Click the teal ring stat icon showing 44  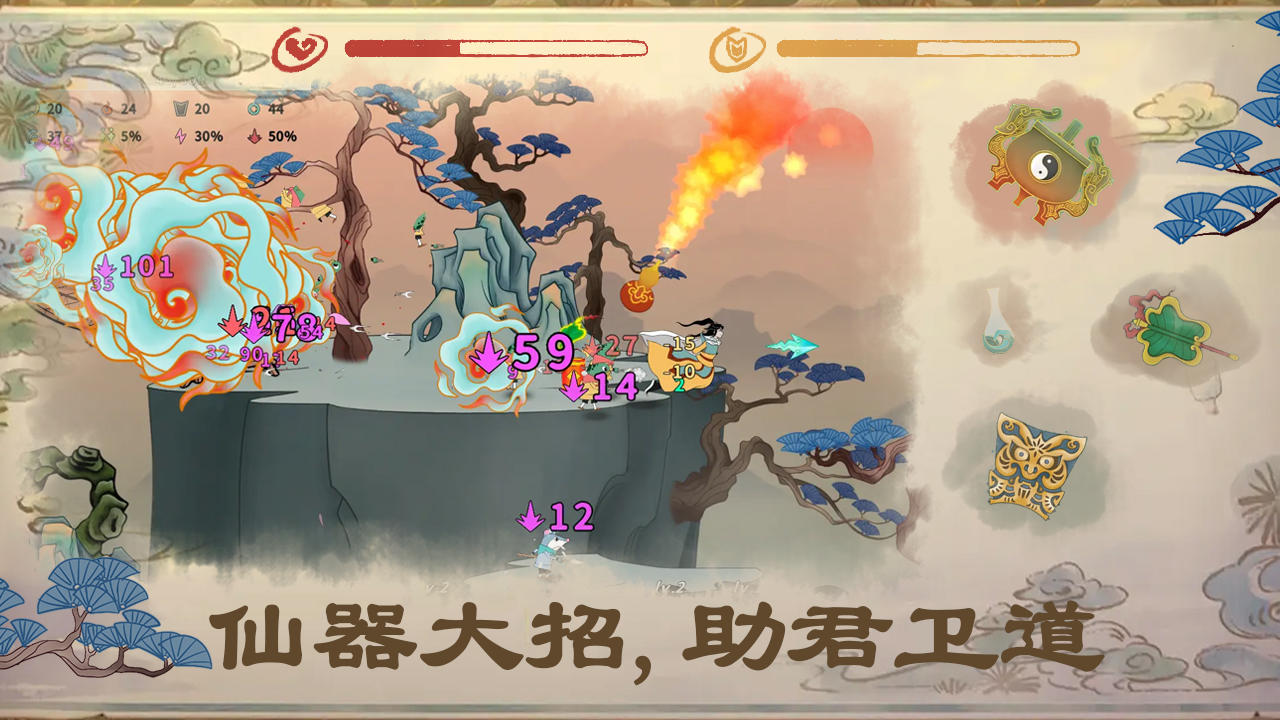254,108
